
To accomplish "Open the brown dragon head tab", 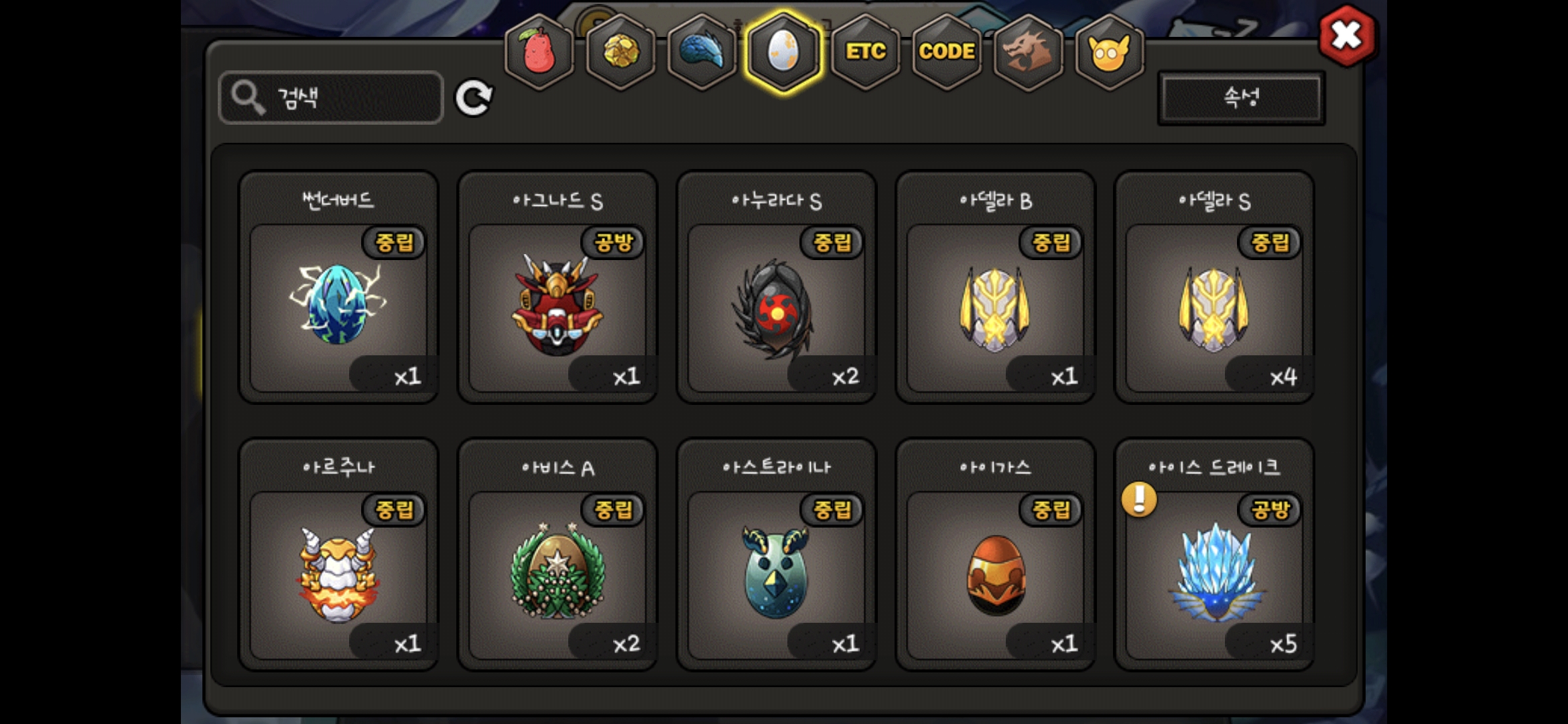I will 1028,52.
